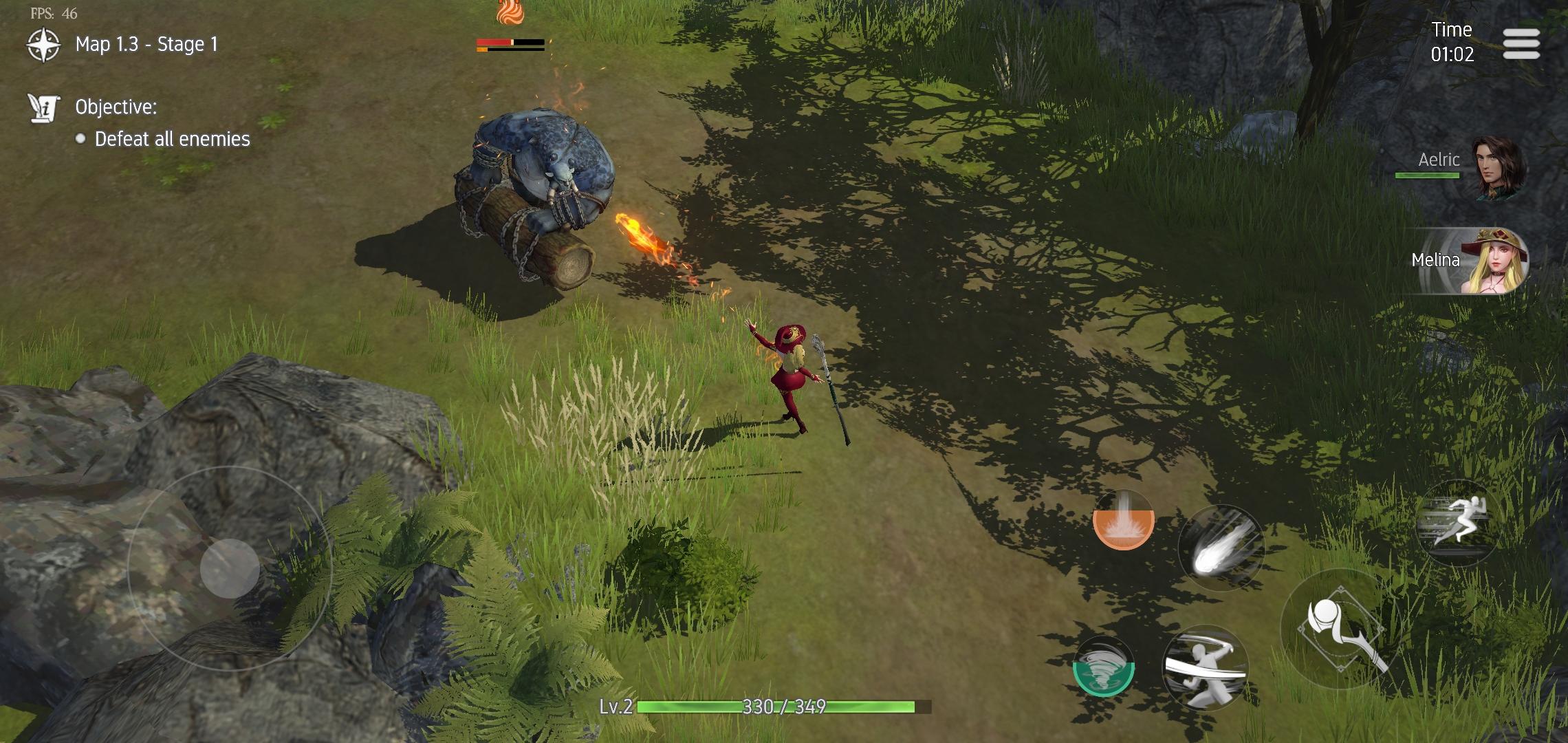
Task: Open the hamburger menu in top-right corner
Action: (x=1523, y=43)
